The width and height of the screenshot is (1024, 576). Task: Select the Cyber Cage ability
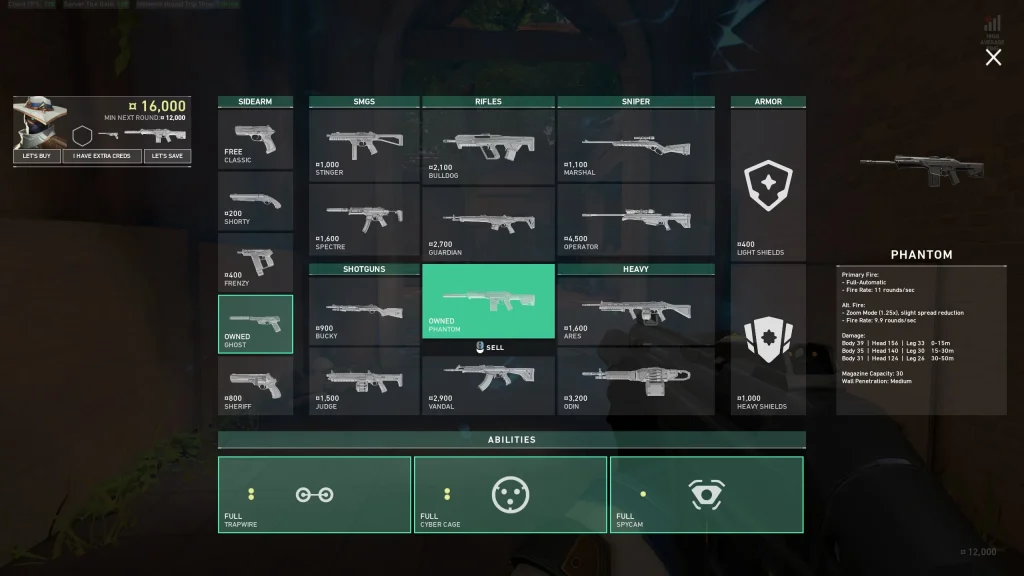[x=510, y=495]
